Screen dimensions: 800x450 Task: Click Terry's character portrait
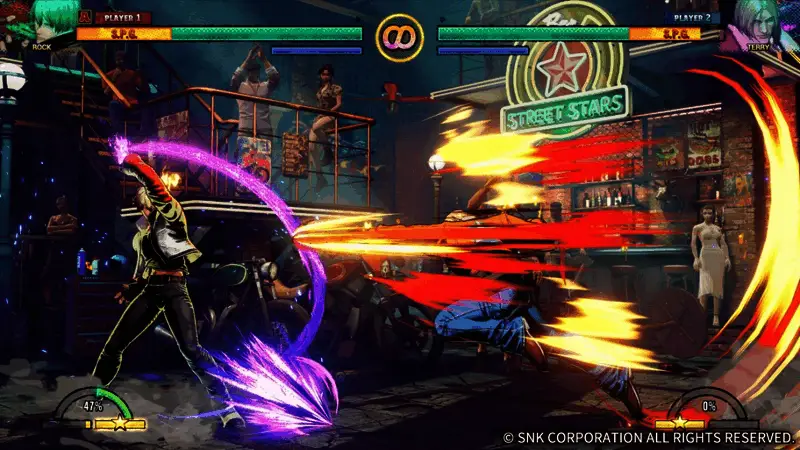[757, 22]
